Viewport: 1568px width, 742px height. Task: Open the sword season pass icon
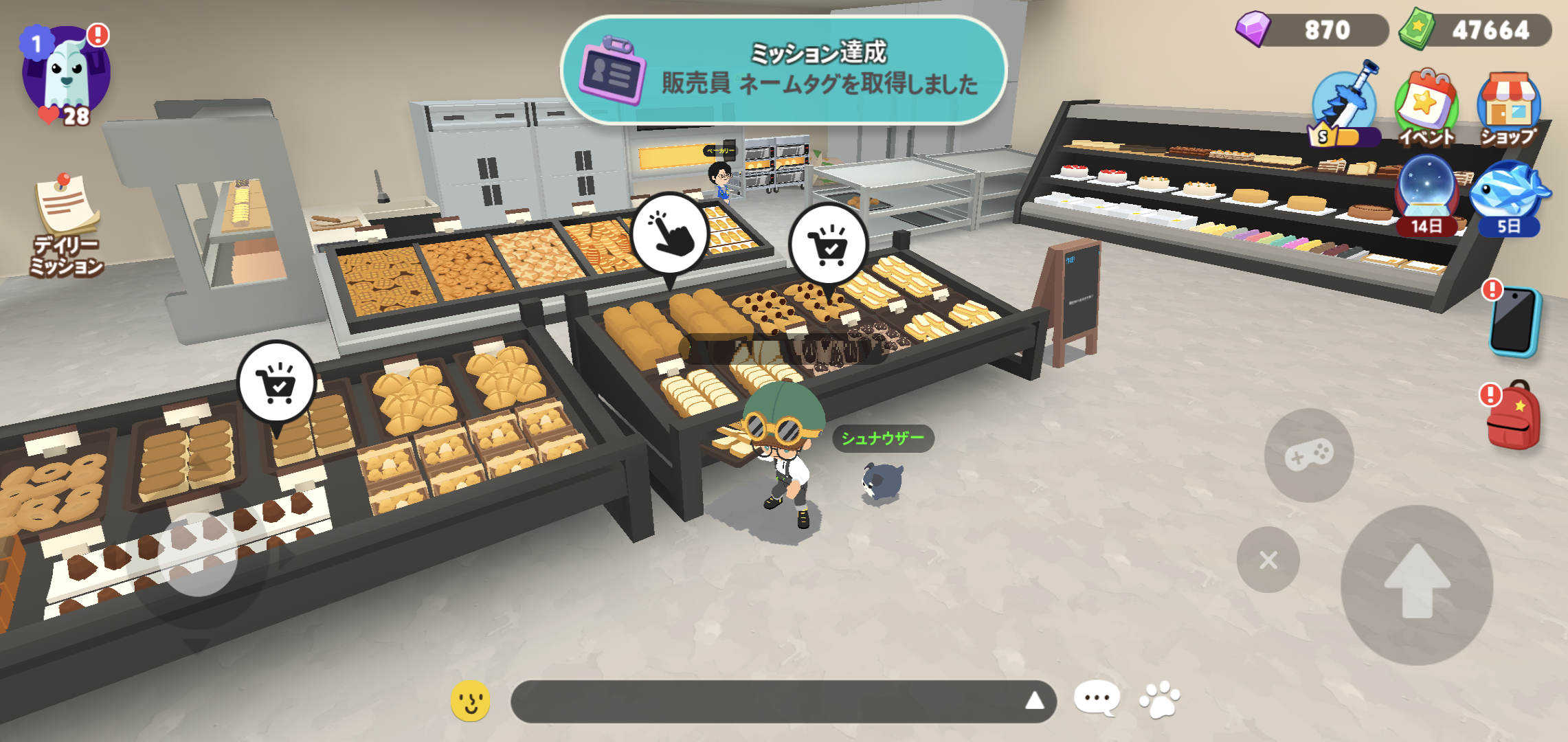point(1345,106)
